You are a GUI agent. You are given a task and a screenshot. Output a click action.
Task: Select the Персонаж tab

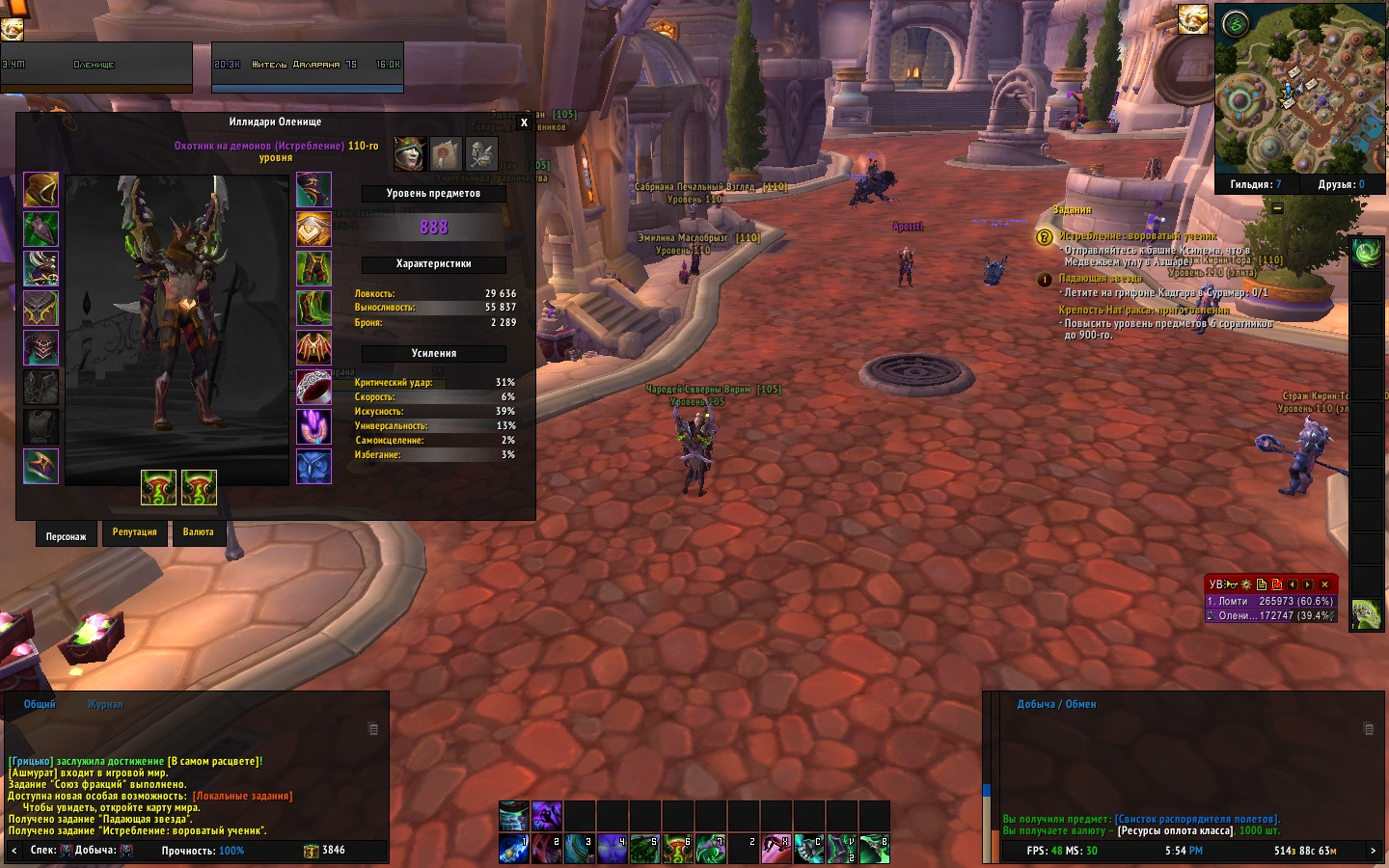(66, 536)
